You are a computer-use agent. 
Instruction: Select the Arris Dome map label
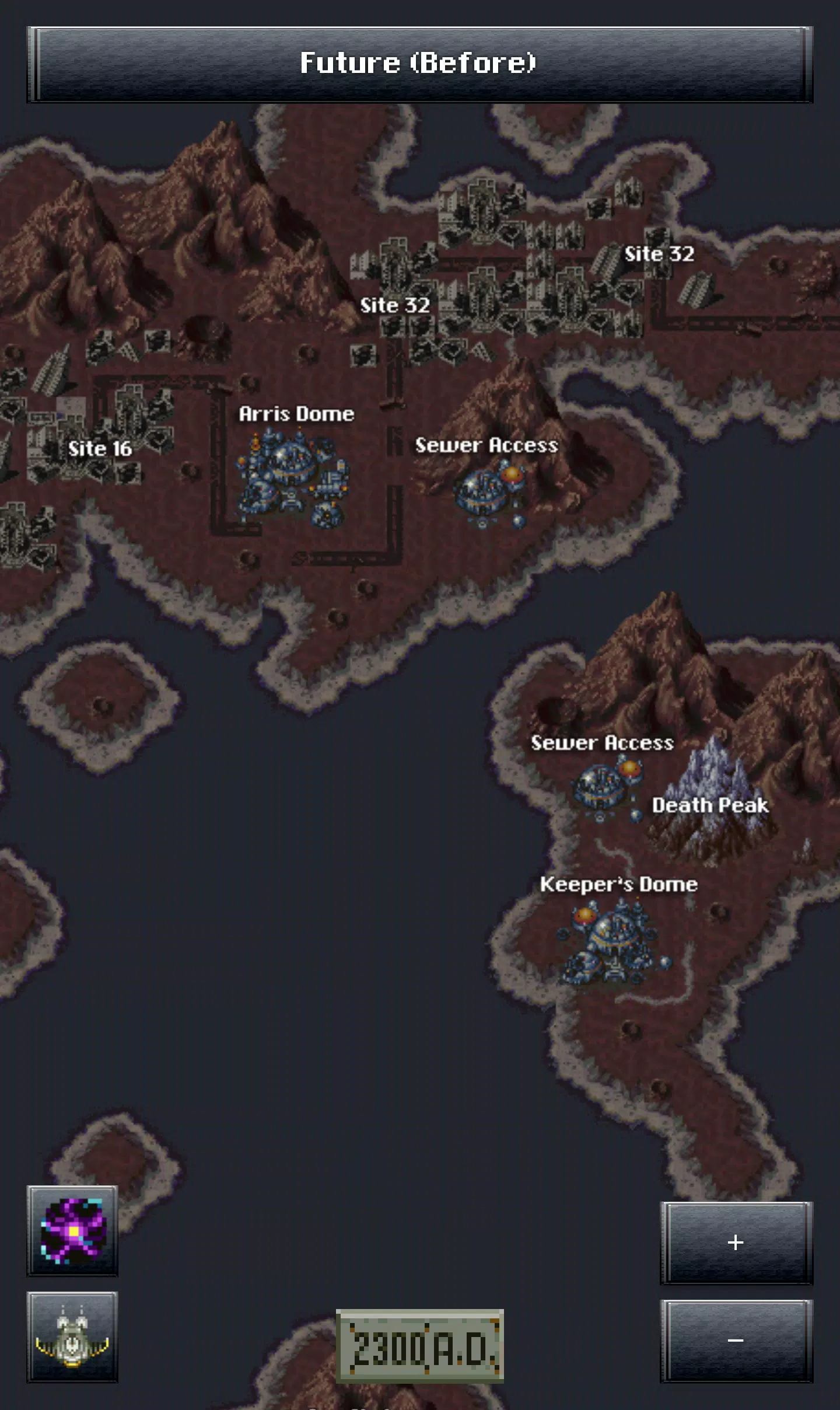pyautogui.click(x=296, y=414)
